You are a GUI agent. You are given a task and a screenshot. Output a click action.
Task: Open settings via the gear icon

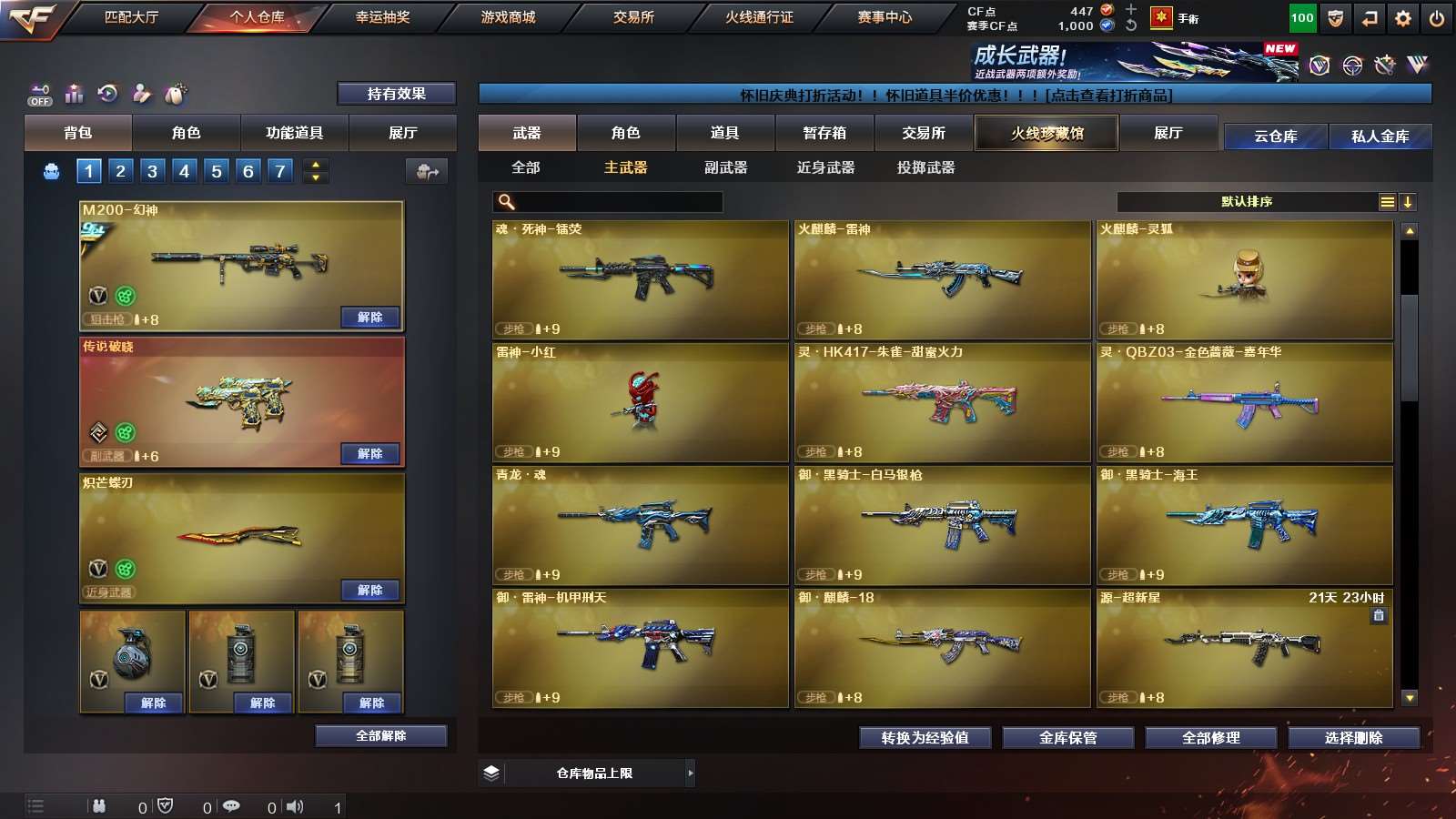click(x=1402, y=18)
